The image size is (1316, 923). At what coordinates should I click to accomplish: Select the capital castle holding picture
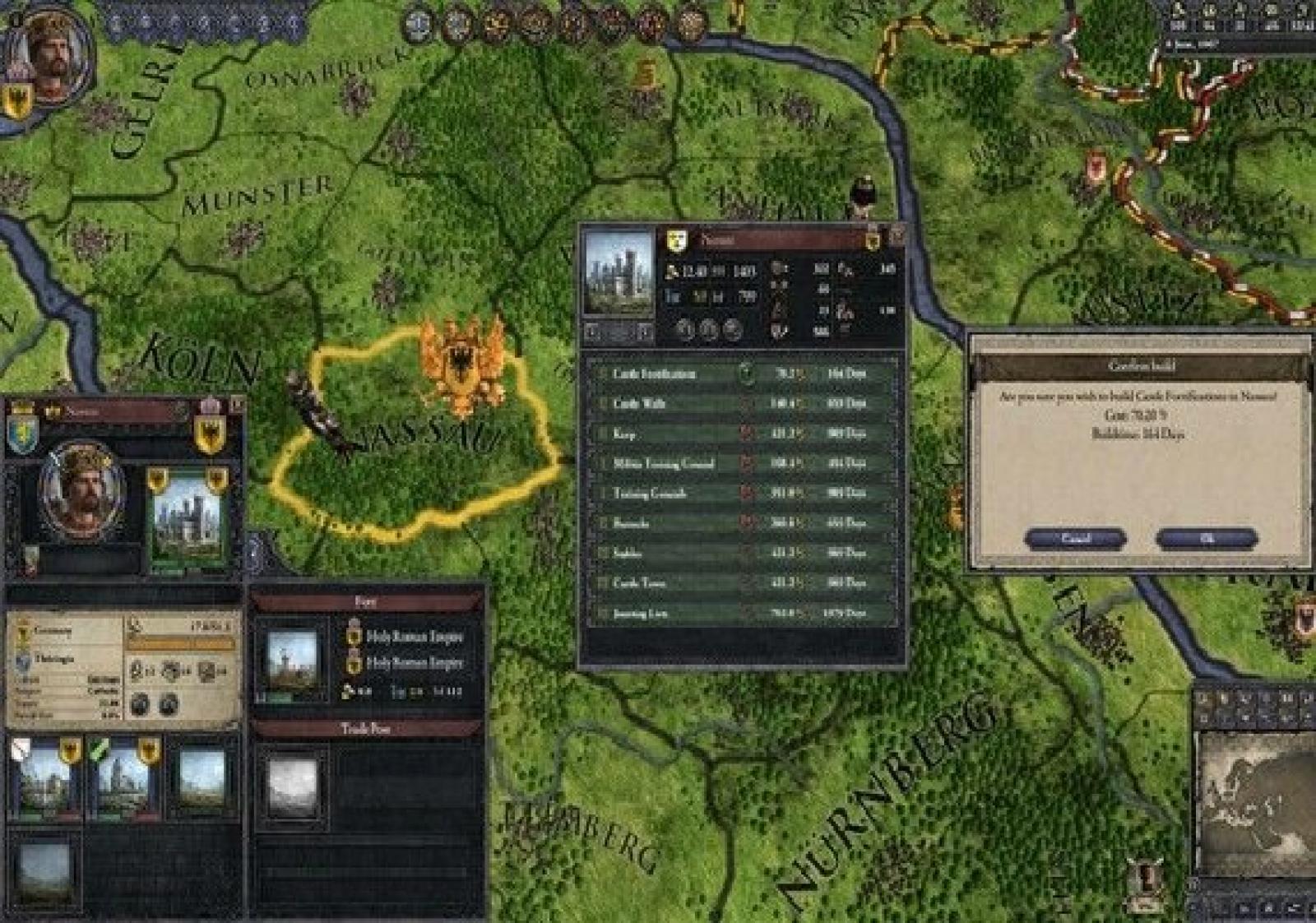[188, 520]
